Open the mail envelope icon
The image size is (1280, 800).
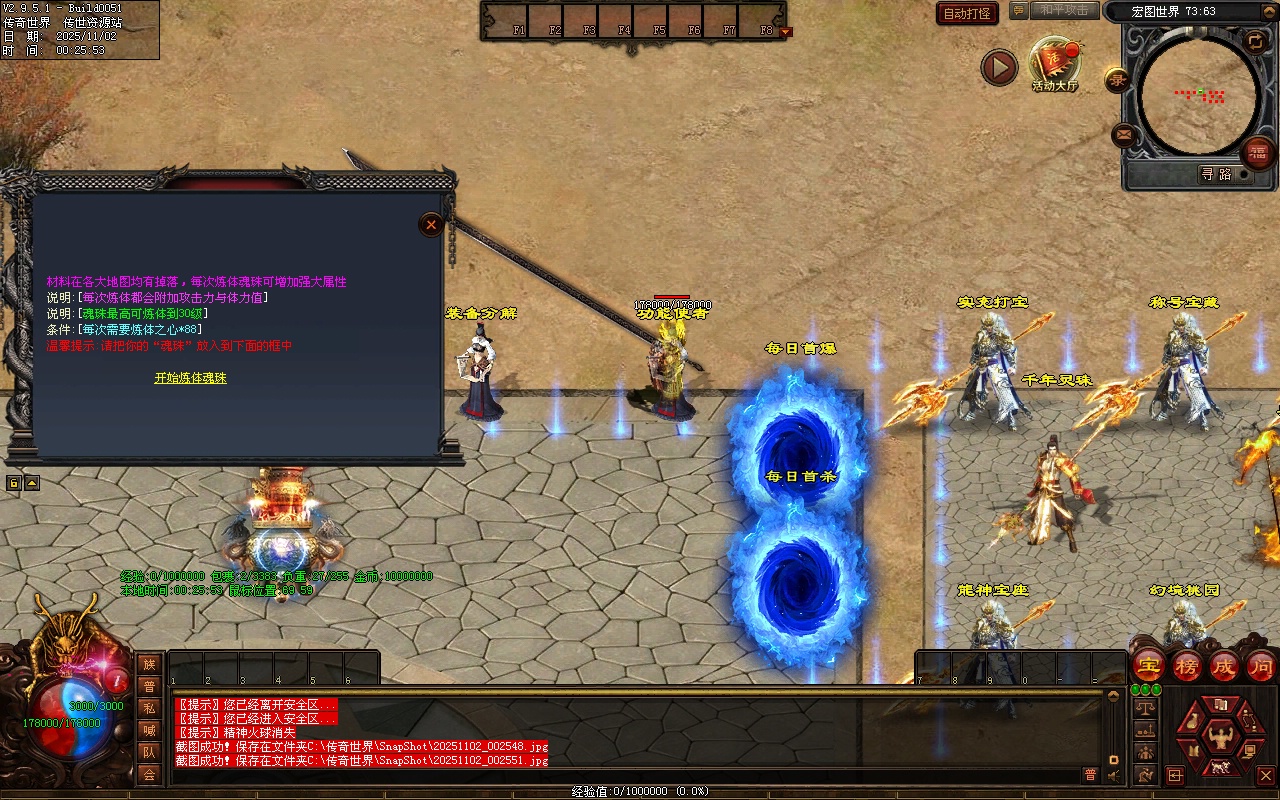click(x=1124, y=135)
